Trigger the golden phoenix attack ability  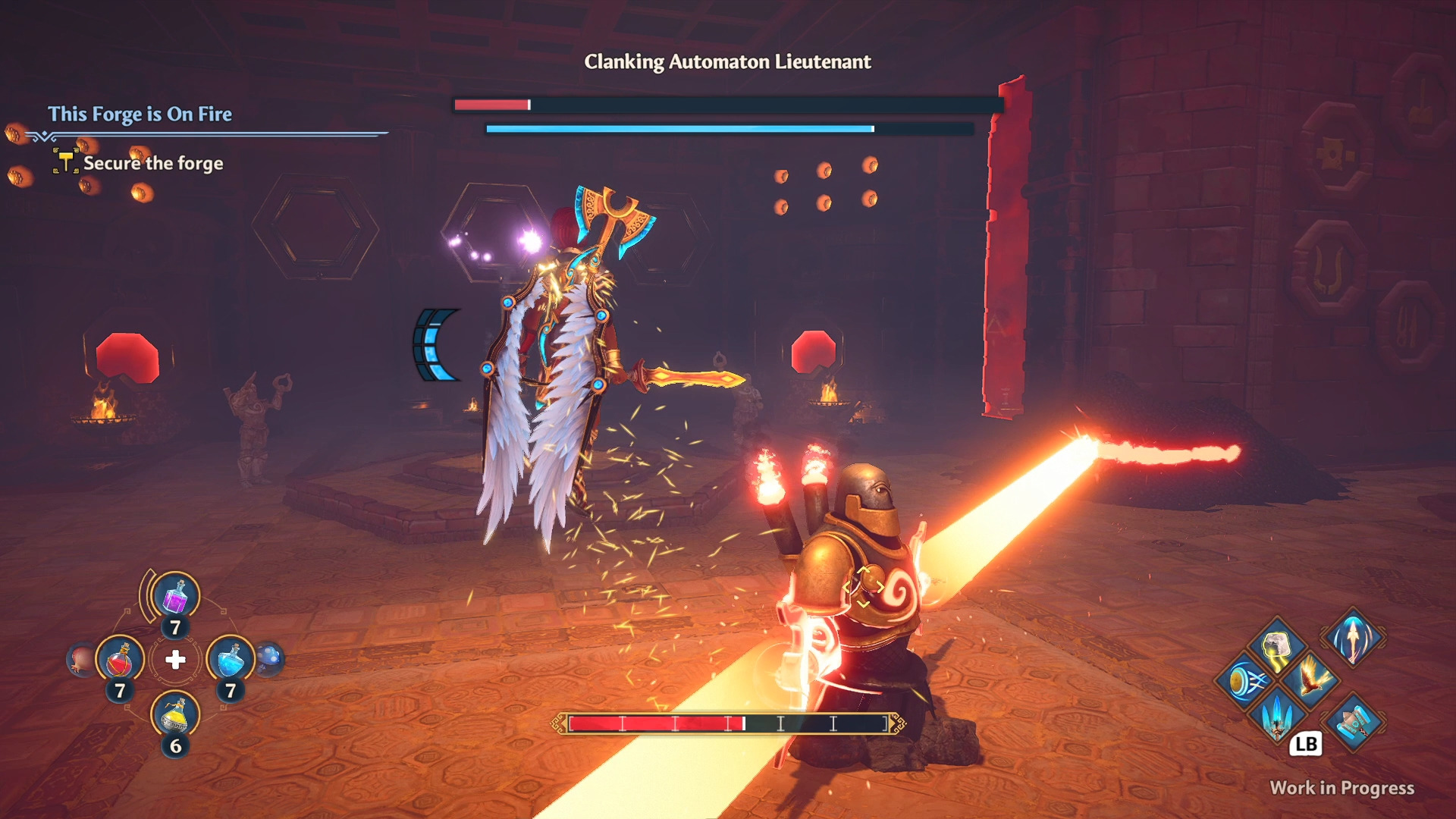point(1311,678)
